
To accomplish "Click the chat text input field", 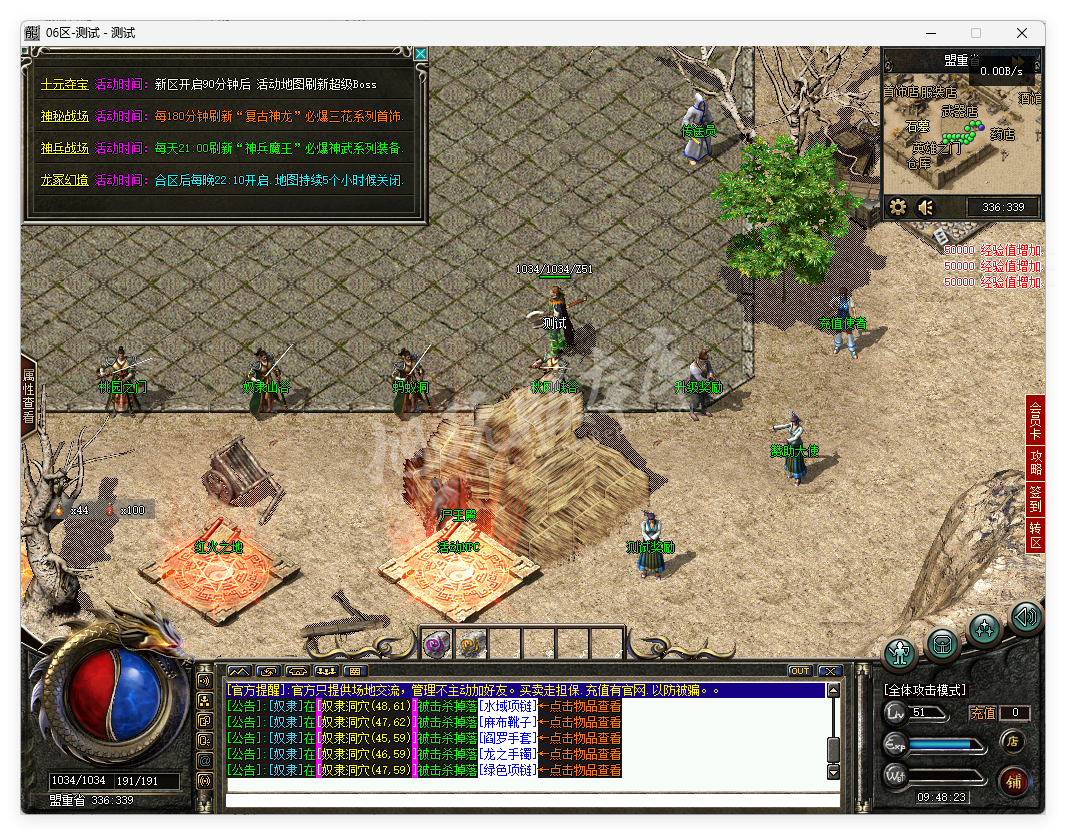I will pos(532,799).
